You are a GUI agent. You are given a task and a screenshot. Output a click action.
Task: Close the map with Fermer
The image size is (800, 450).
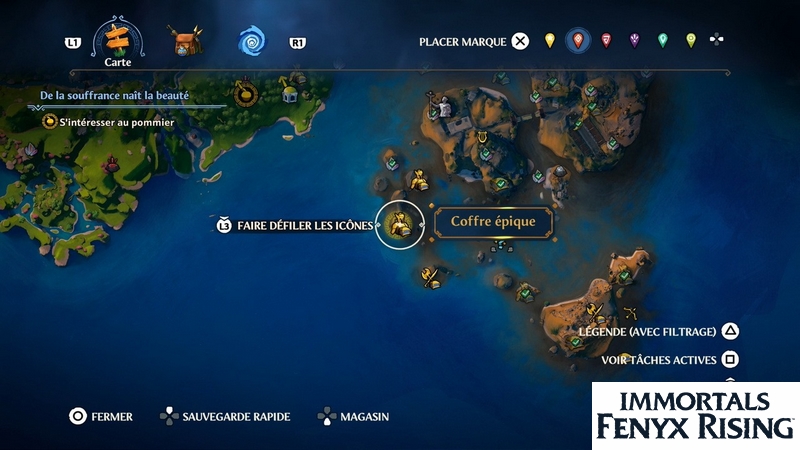(x=100, y=416)
